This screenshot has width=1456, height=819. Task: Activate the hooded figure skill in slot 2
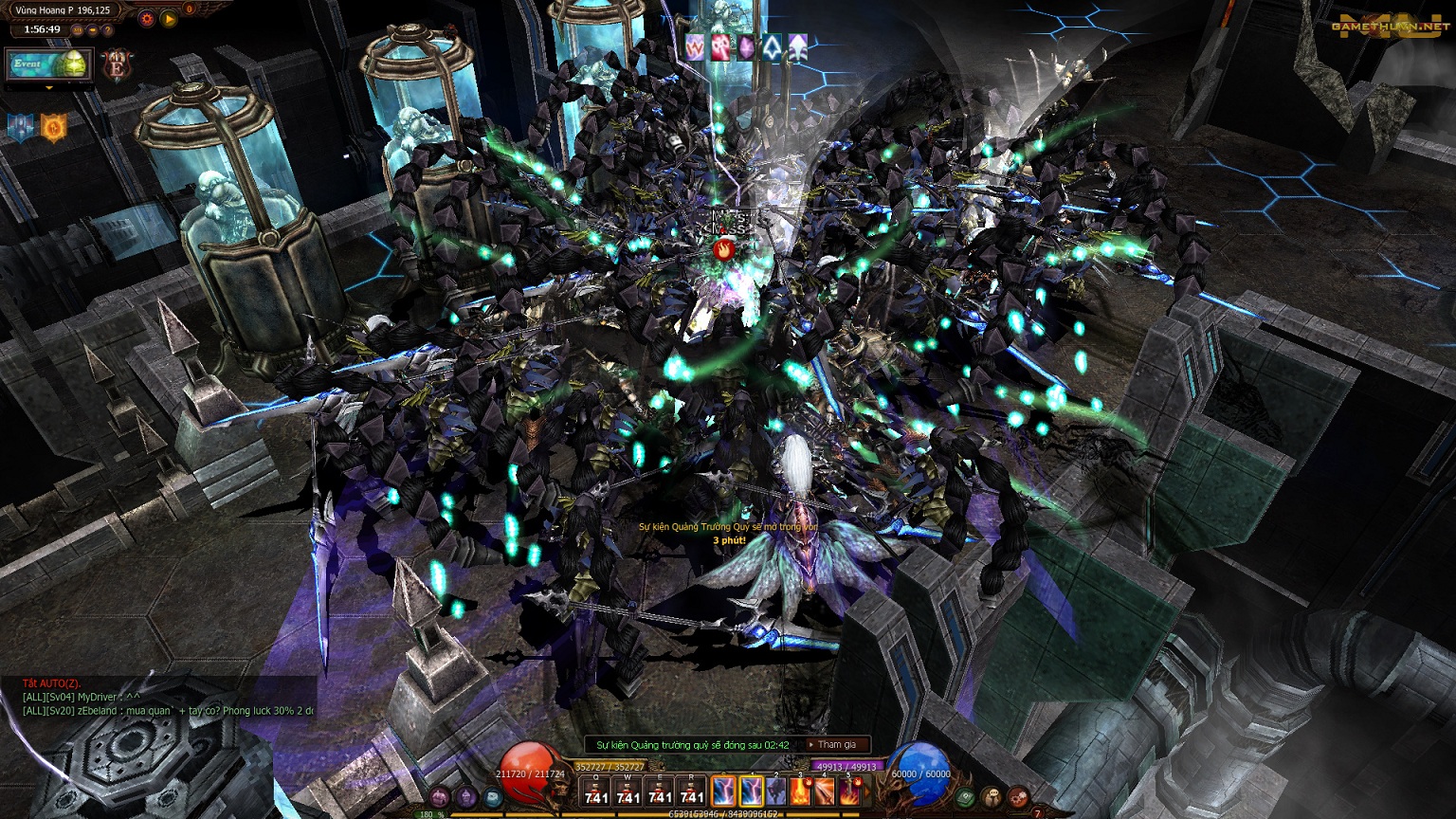click(x=776, y=791)
